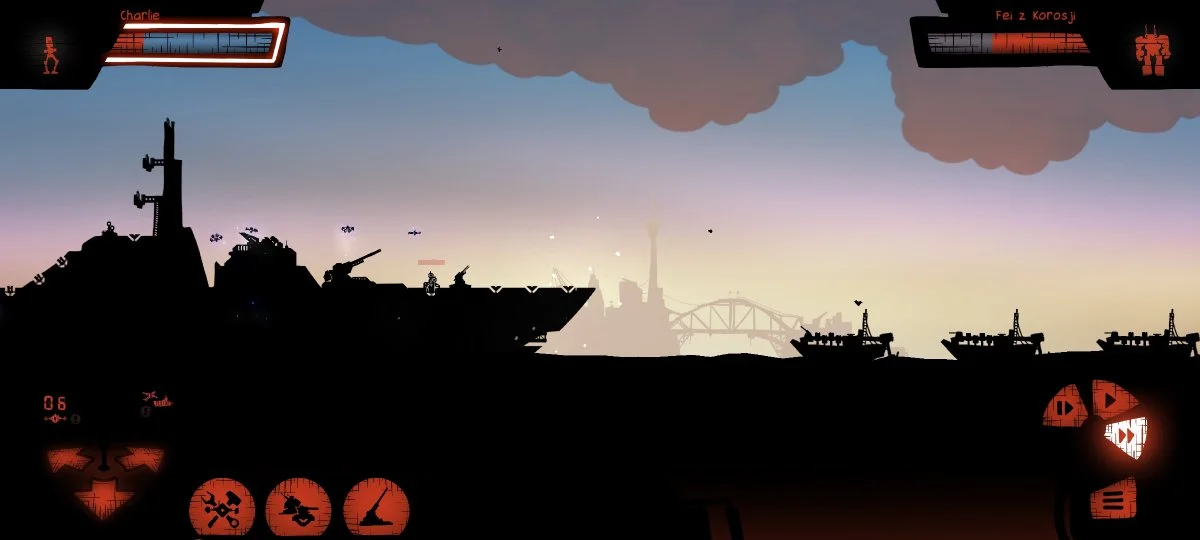Click the pause/step speed button
1200x540 pixels.
1066,407
